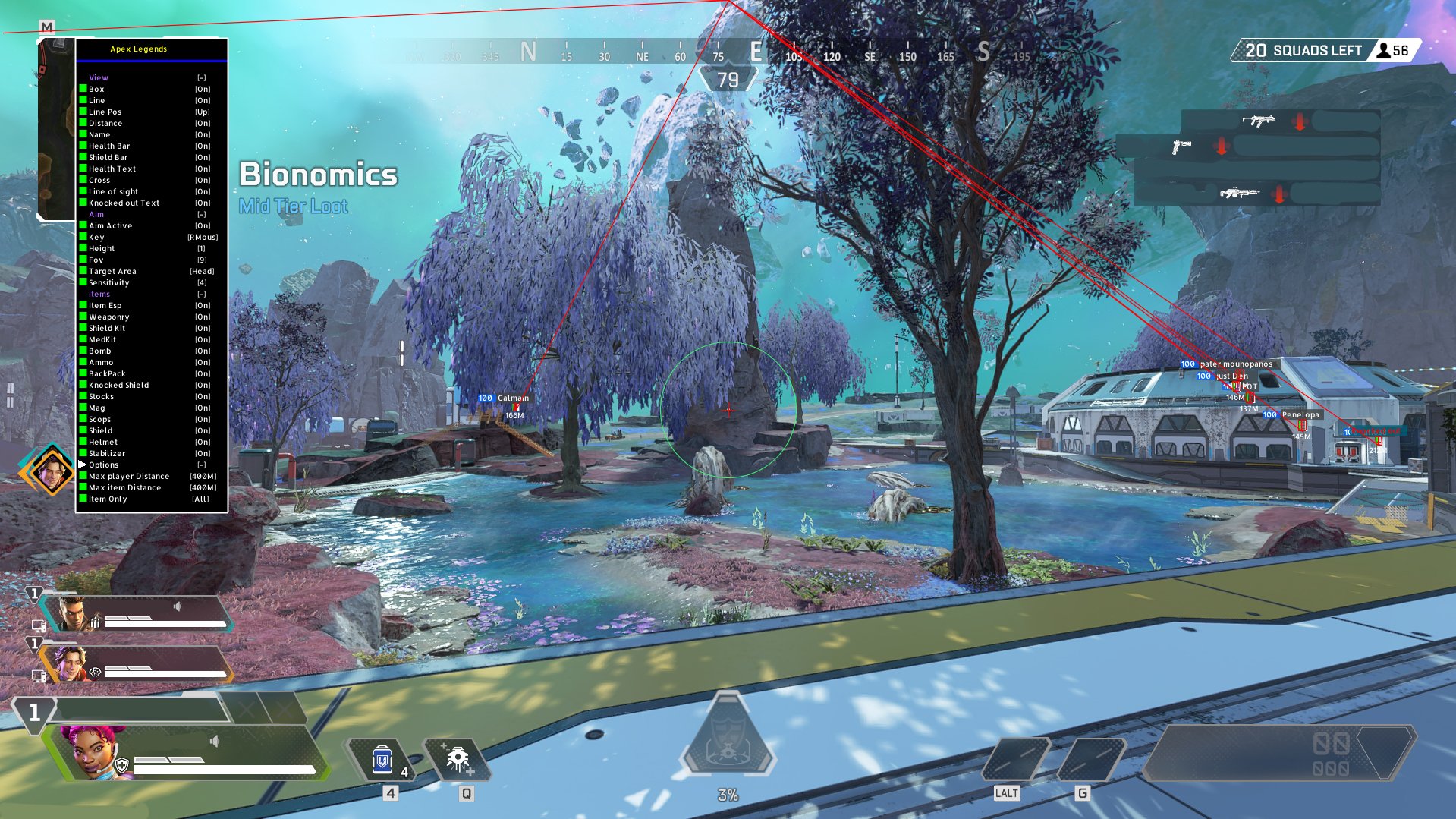This screenshot has width=1456, height=819.
Task: Click the squadmate diamond portrait marker
Action: [50, 471]
